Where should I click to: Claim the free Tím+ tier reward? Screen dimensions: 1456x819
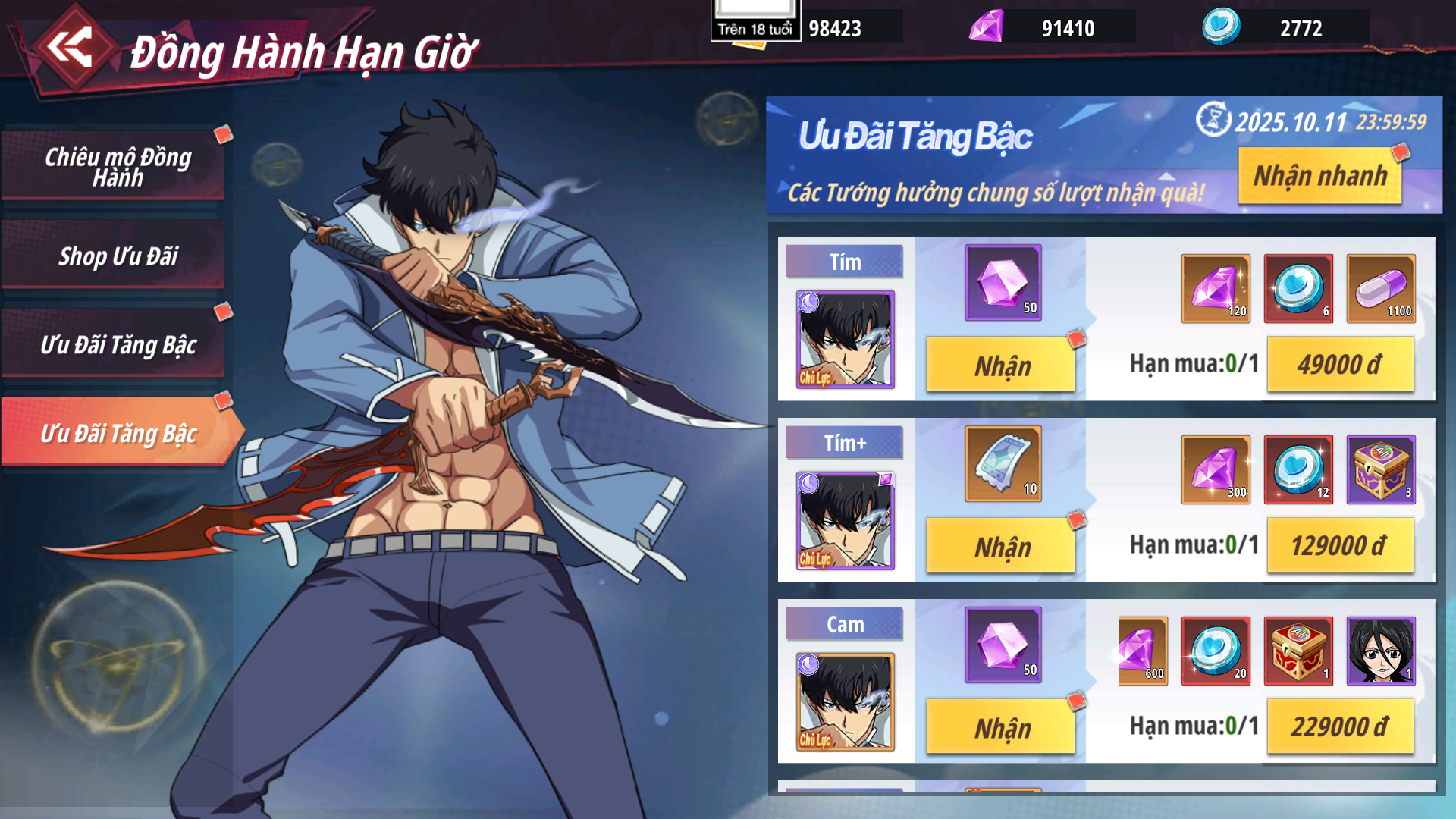[x=1001, y=547]
